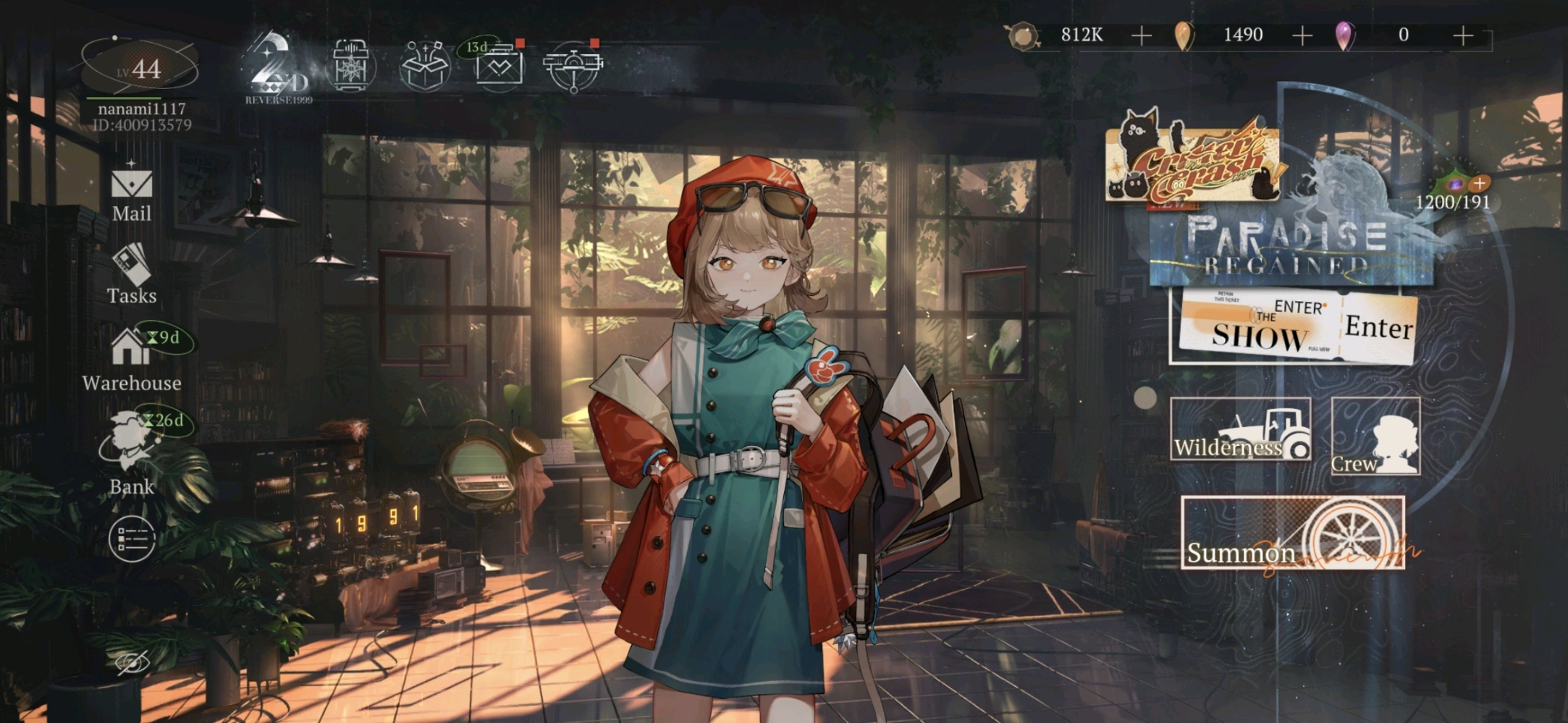1568x723 pixels.
Task: Visit the Wilderness
Action: click(1240, 429)
